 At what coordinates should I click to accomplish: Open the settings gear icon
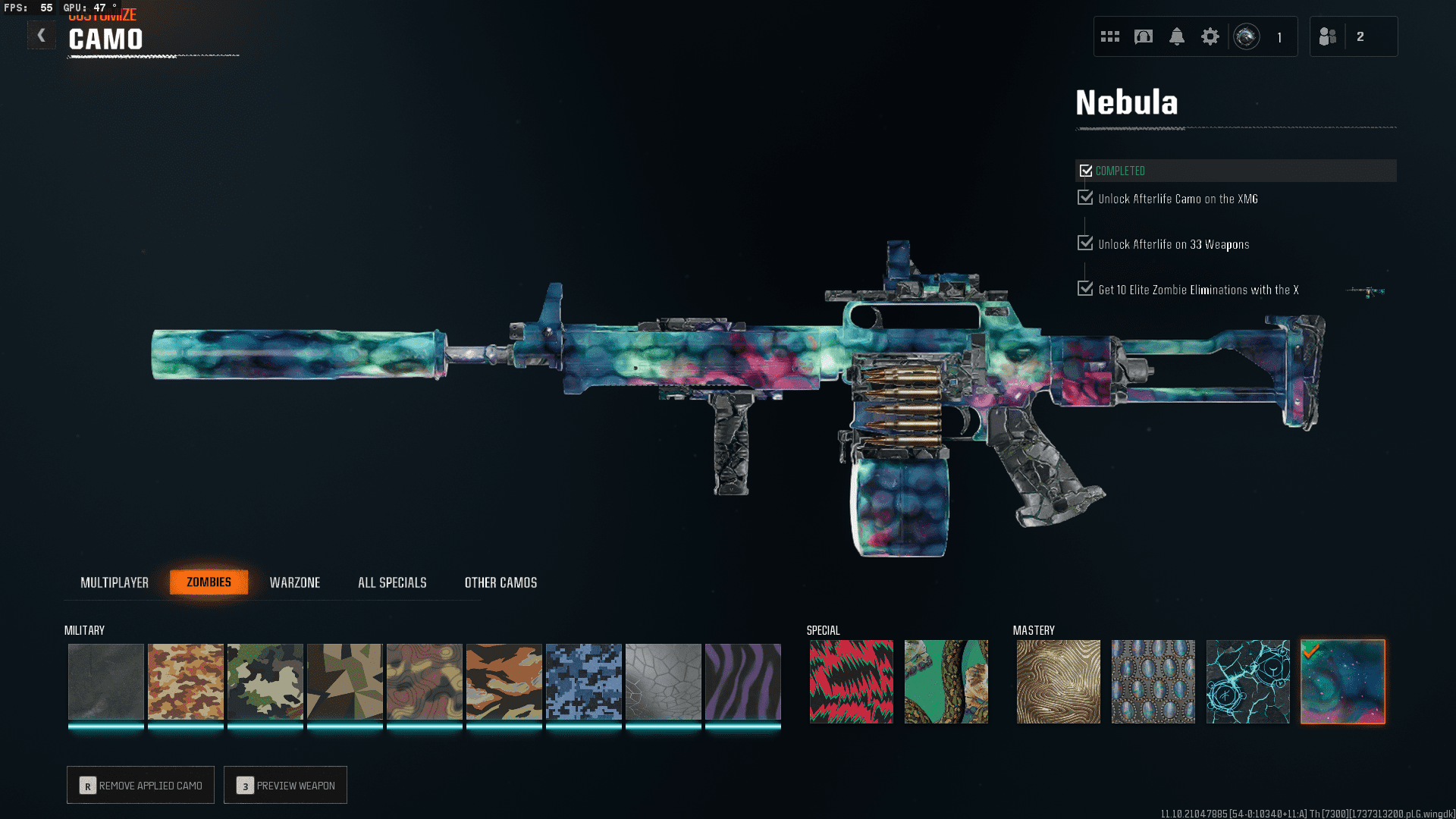tap(1210, 36)
